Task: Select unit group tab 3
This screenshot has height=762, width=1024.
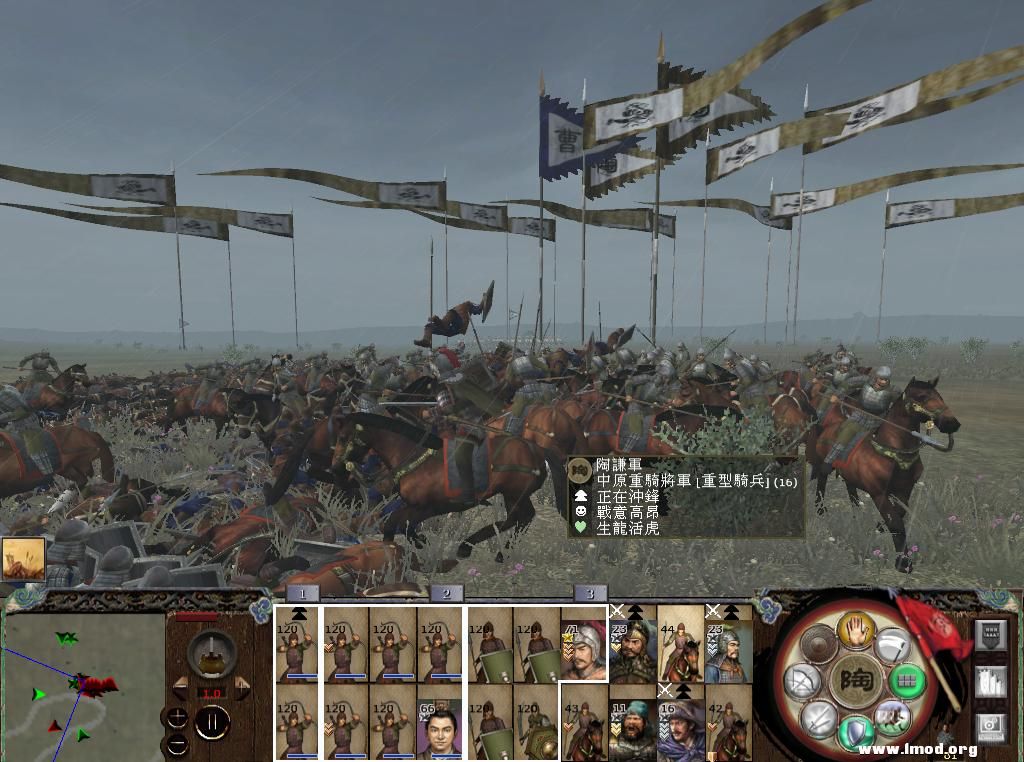Action: click(590, 594)
